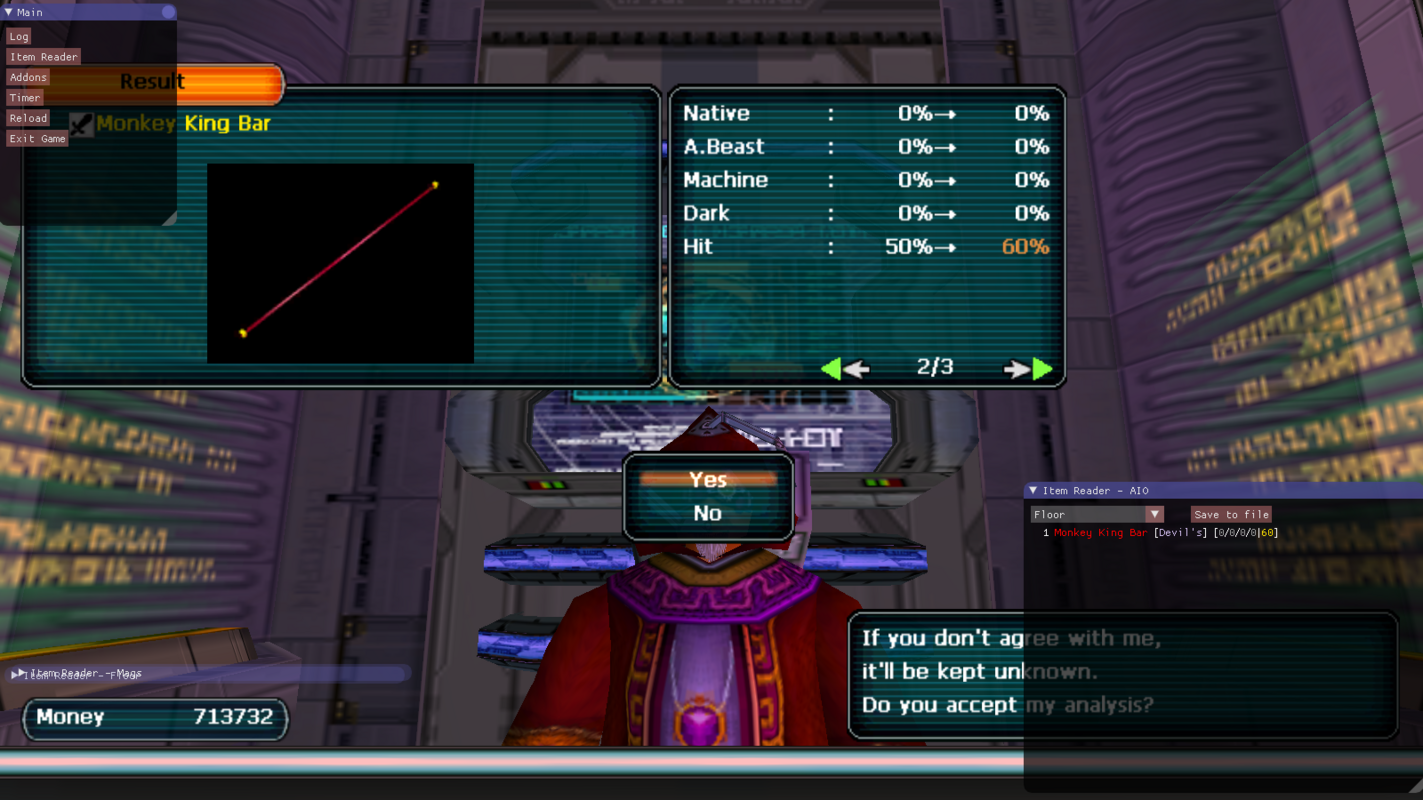Collapse the Main addon window header
This screenshot has width=1423, height=800.
[x=9, y=12]
